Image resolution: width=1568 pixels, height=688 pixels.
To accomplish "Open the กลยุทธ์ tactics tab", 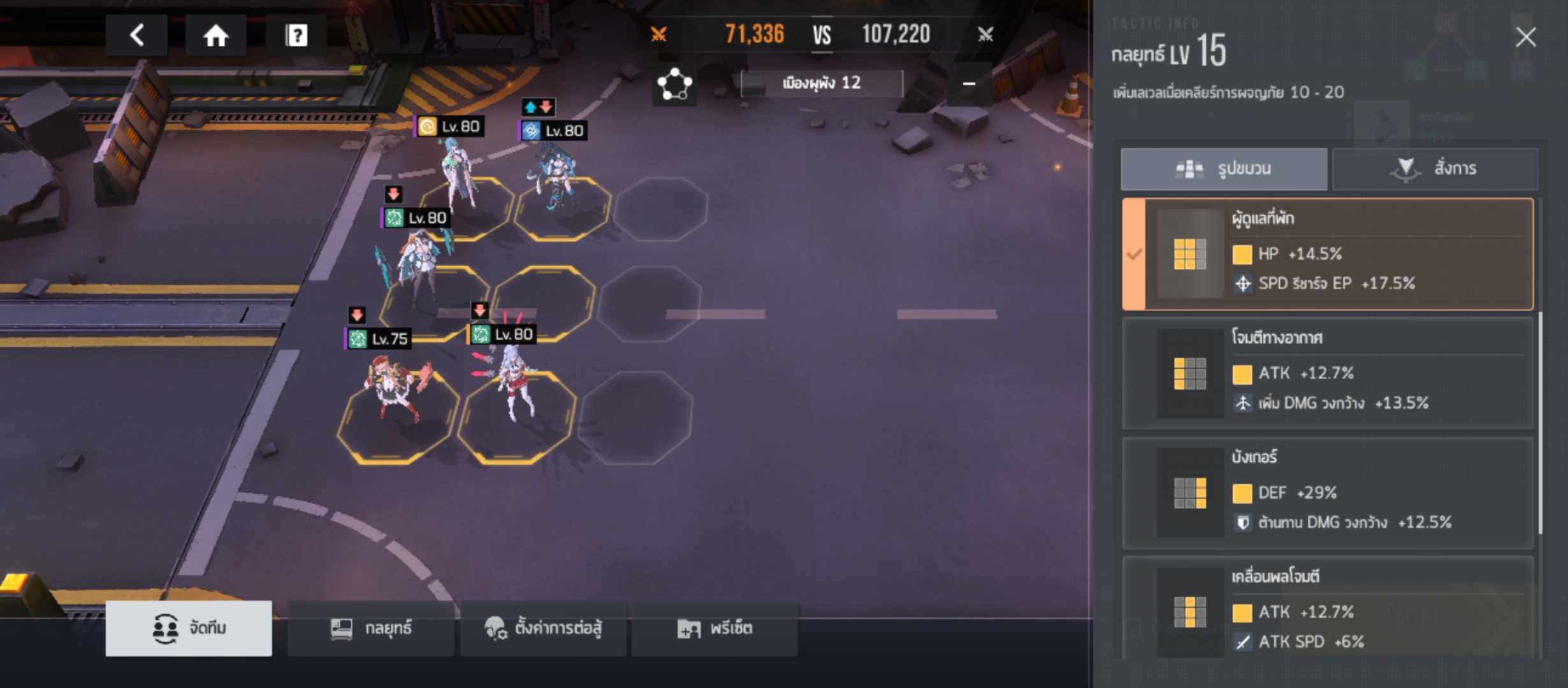I will point(371,628).
